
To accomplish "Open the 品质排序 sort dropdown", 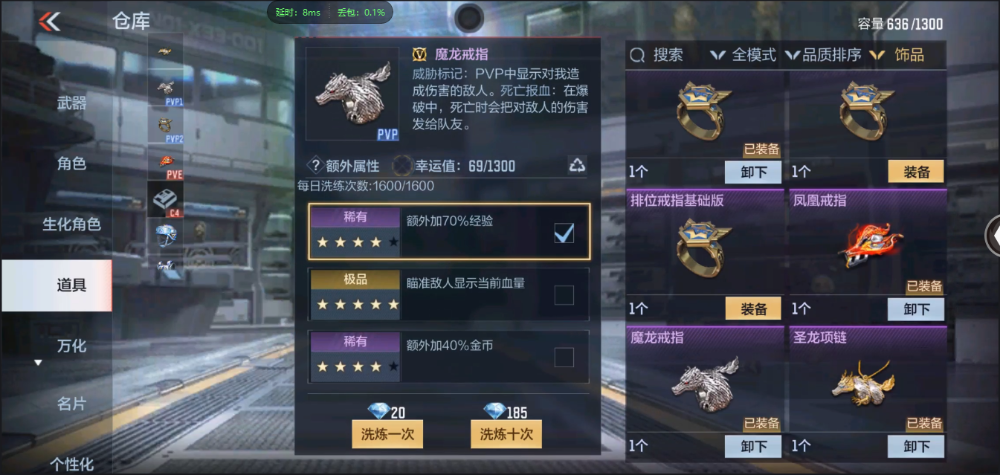I will tap(824, 55).
